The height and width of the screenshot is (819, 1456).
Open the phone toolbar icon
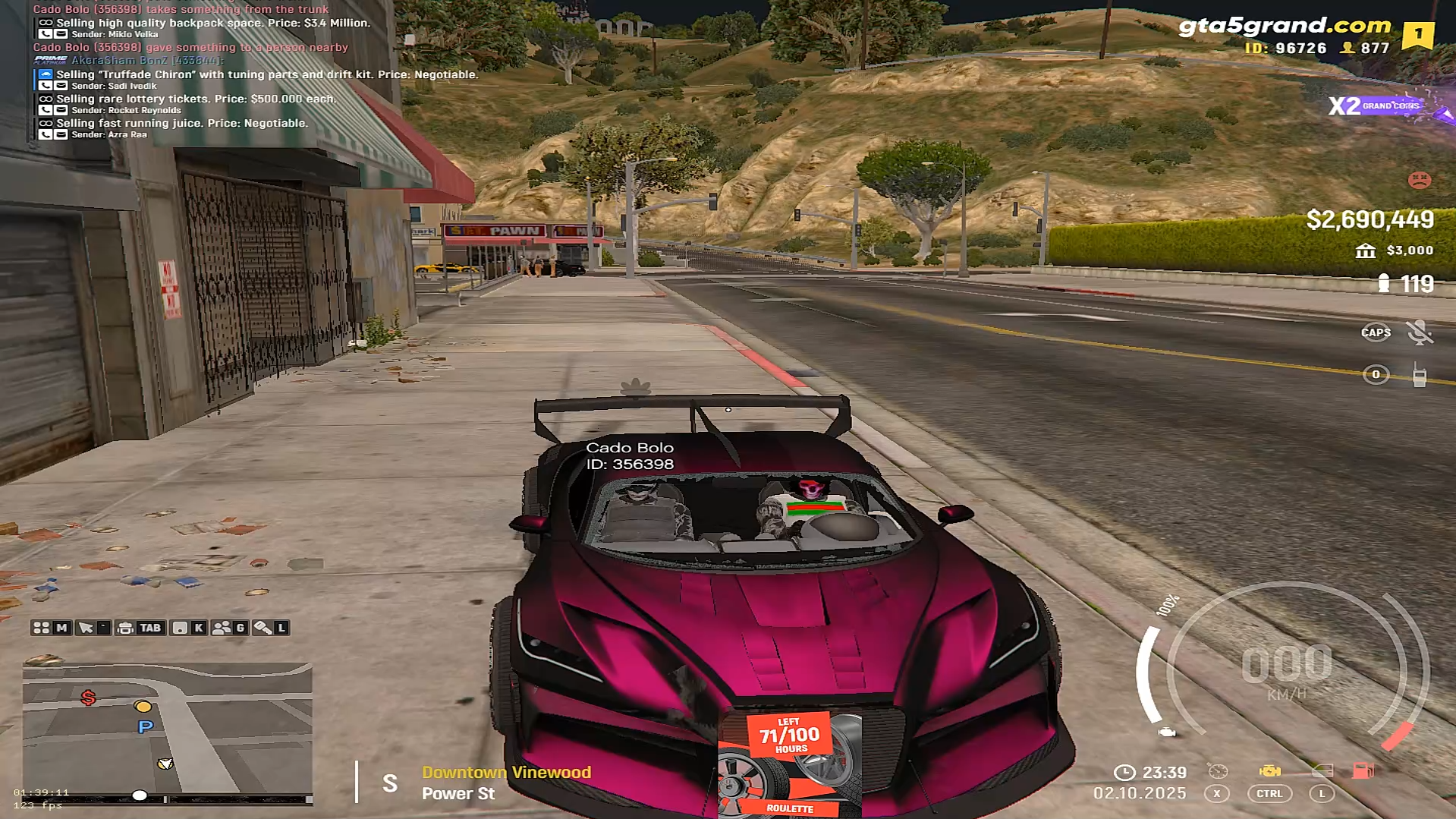coord(180,628)
